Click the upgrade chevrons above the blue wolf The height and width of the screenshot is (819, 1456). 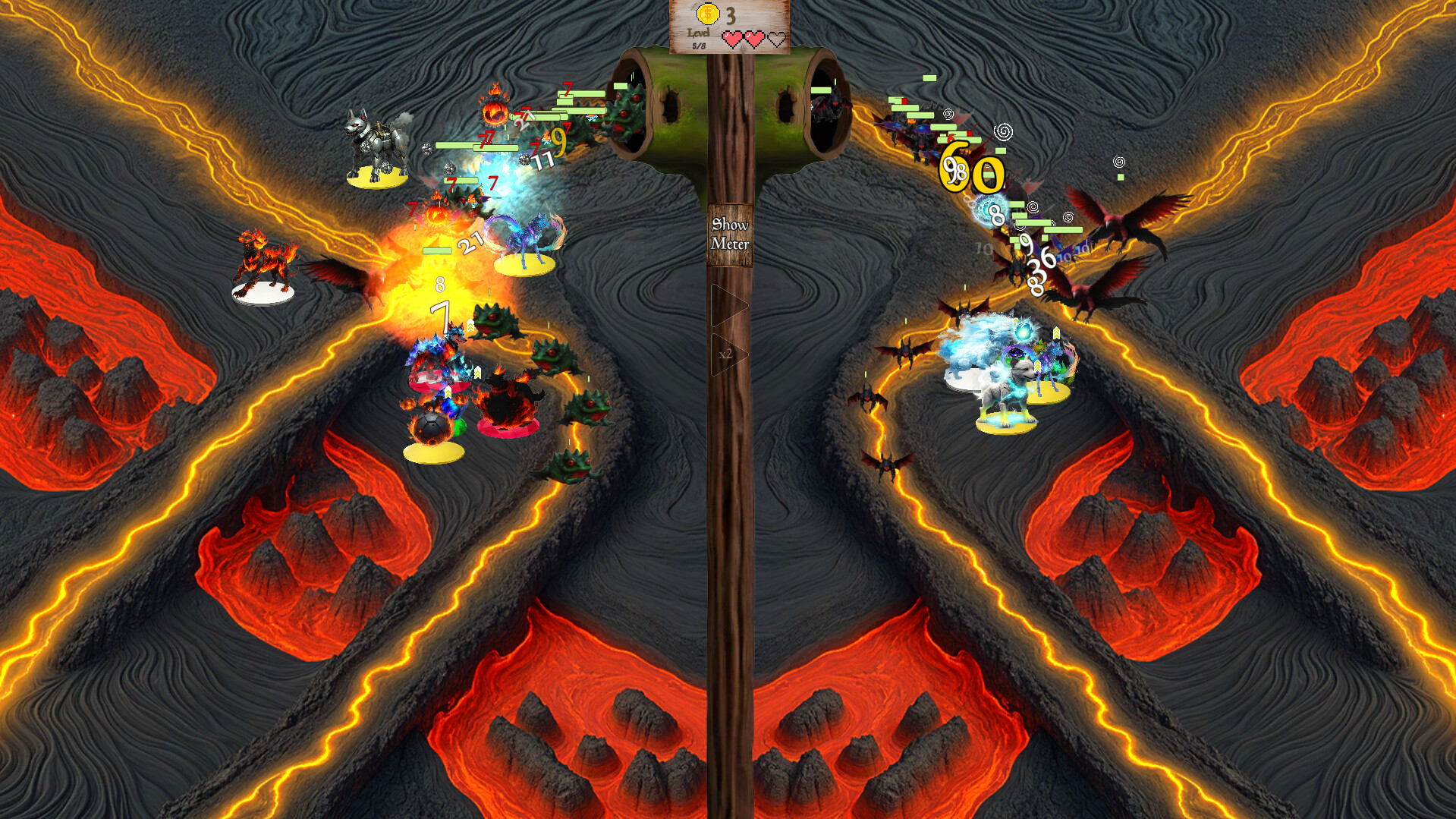click(1056, 332)
